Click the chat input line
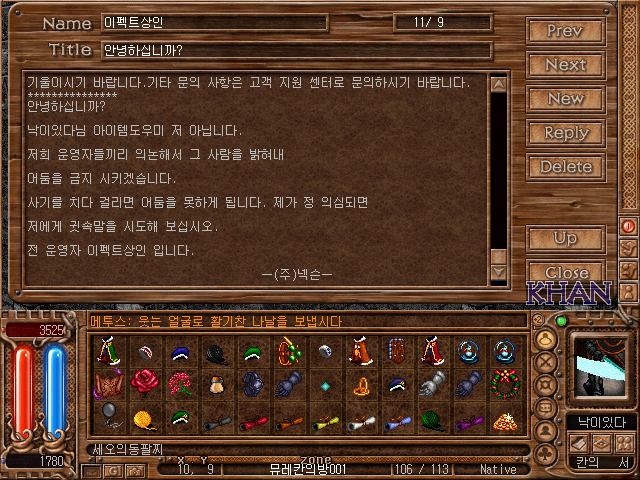640x480 pixels. point(300,448)
